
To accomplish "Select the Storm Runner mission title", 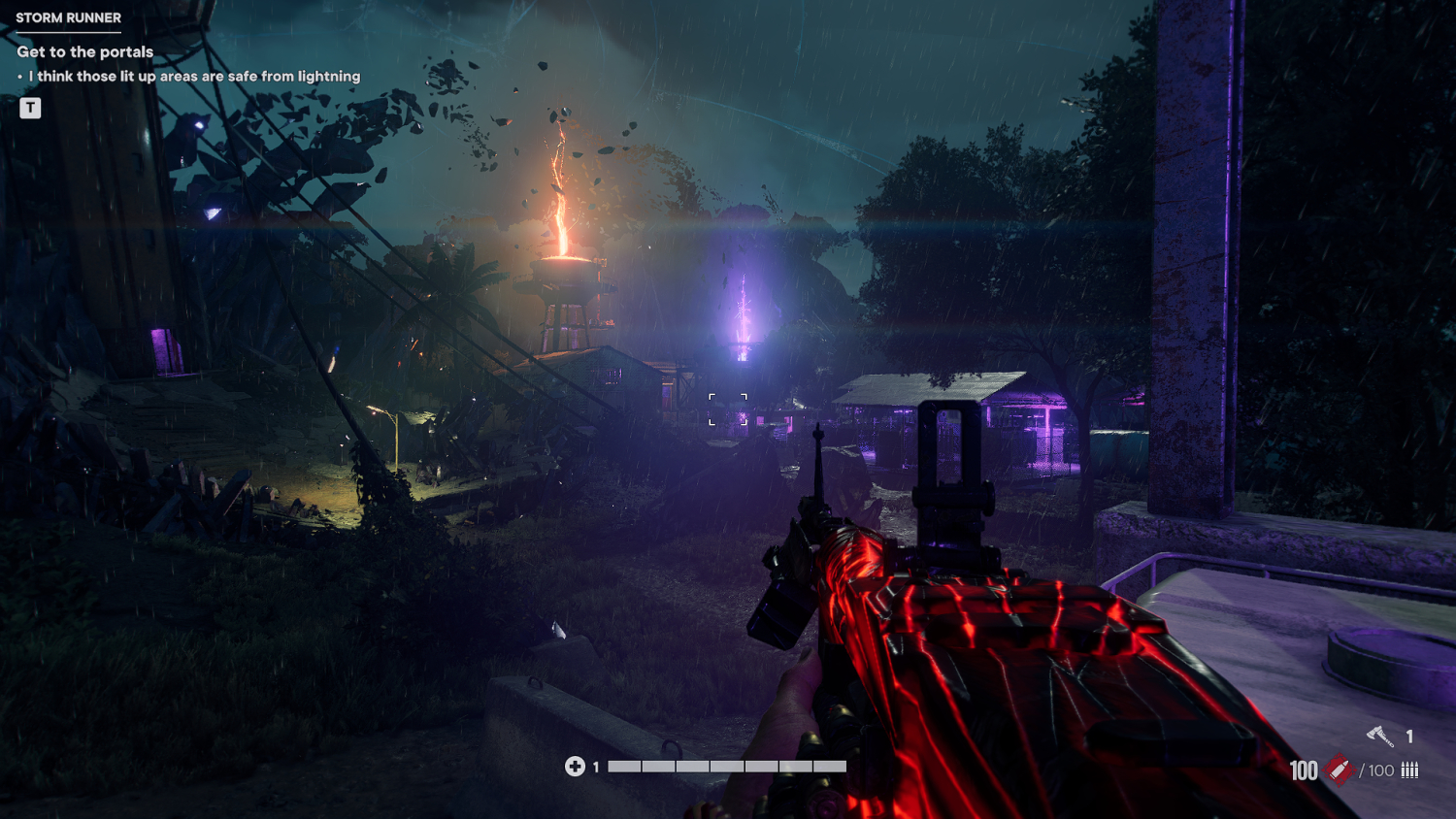I will click(x=69, y=17).
